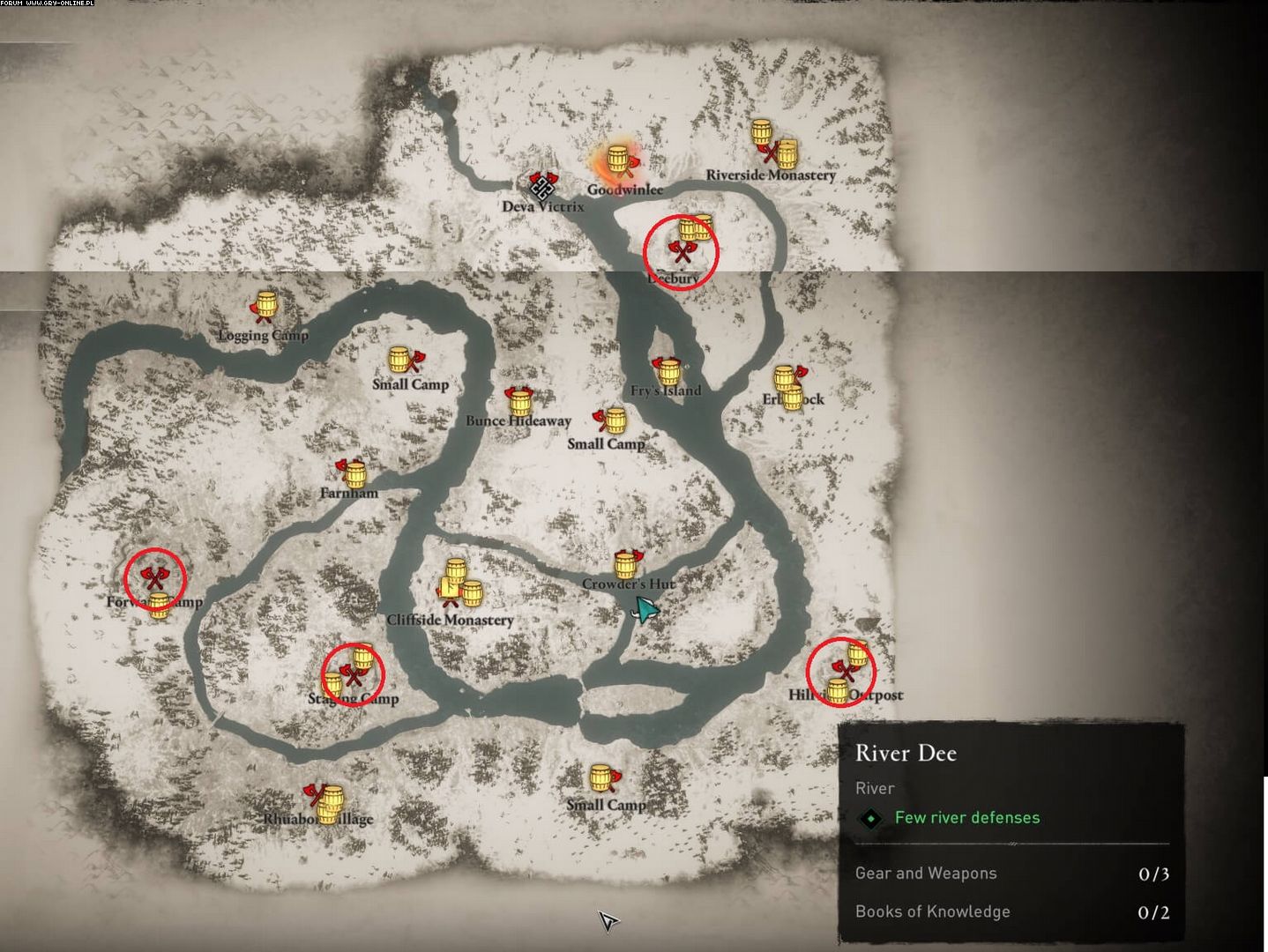The width and height of the screenshot is (1268, 952).
Task: Select the Logging Camp marker
Action: [264, 307]
